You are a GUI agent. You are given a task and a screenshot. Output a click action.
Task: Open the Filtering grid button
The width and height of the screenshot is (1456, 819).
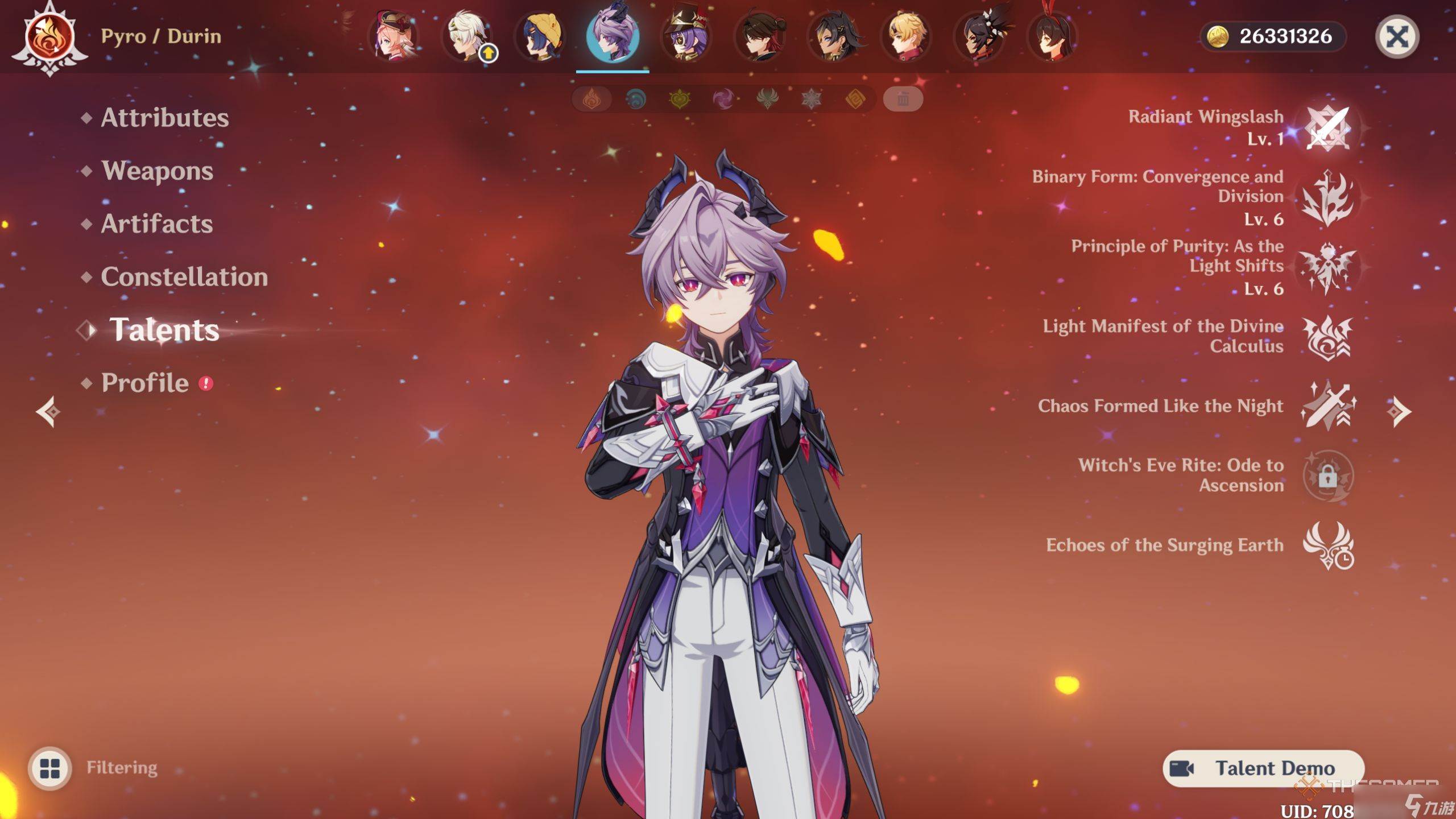pyautogui.click(x=50, y=768)
